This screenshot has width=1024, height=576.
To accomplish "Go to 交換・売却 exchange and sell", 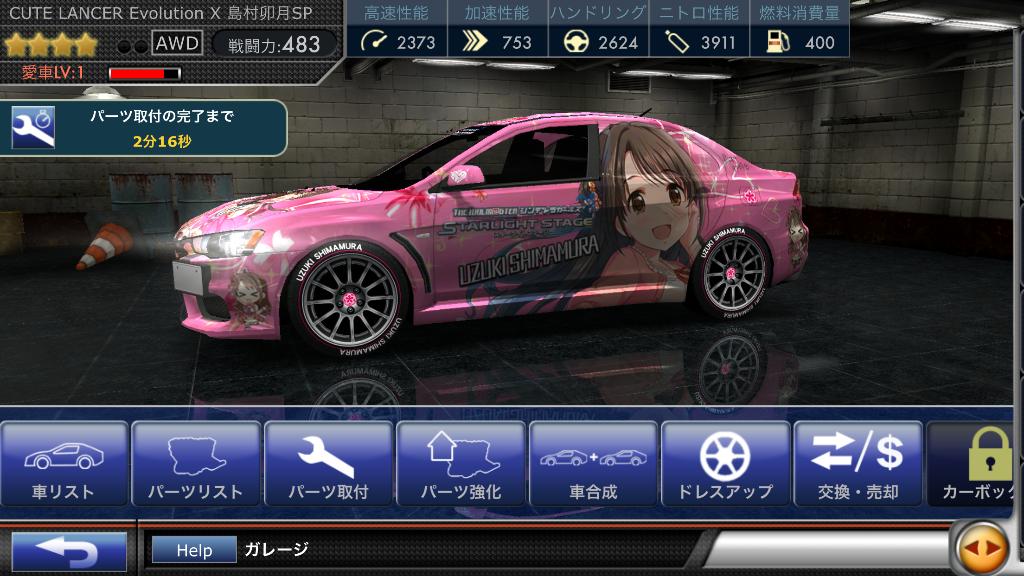I will [x=858, y=465].
